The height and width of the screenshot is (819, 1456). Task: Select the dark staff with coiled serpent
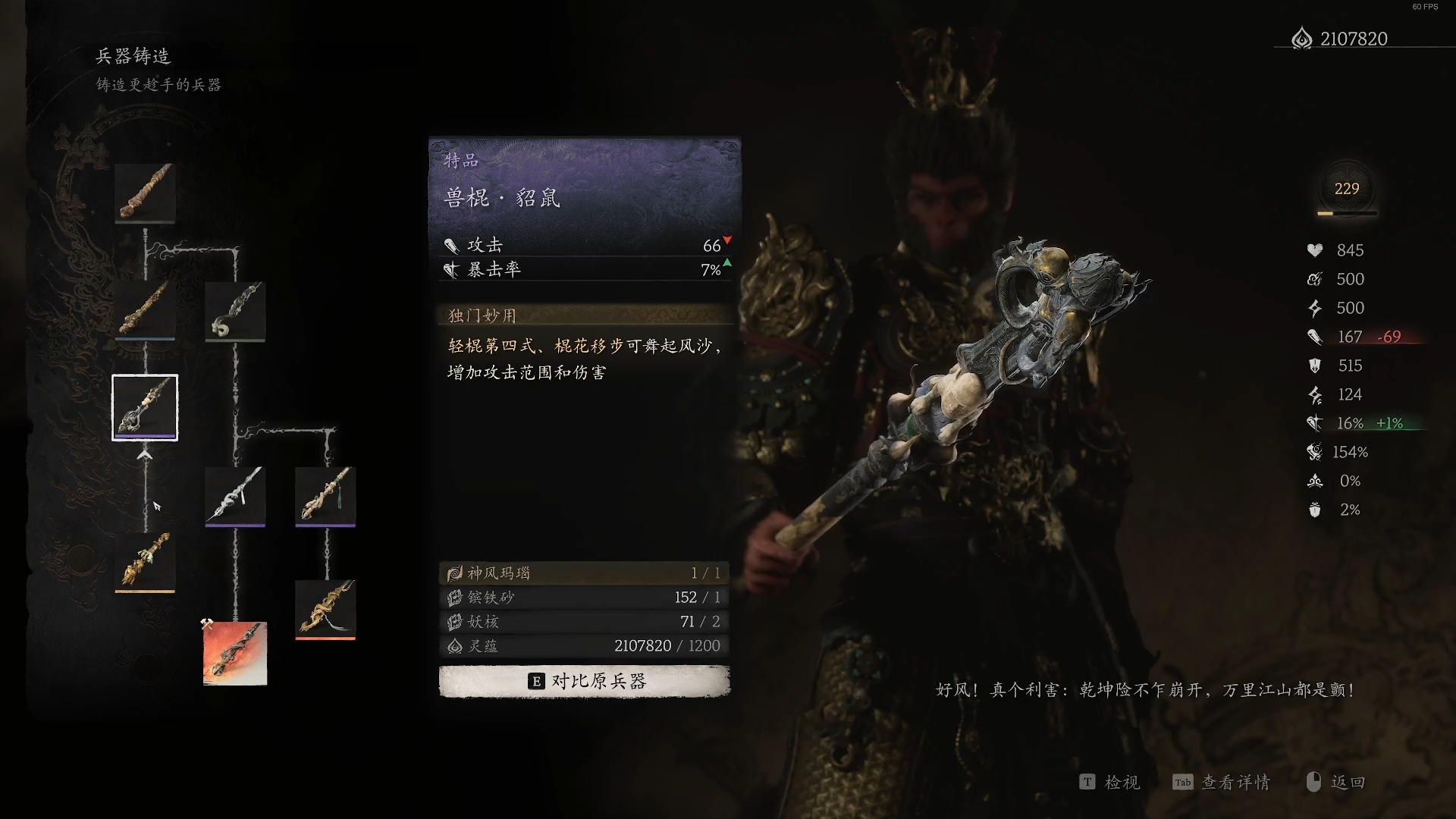click(235, 311)
